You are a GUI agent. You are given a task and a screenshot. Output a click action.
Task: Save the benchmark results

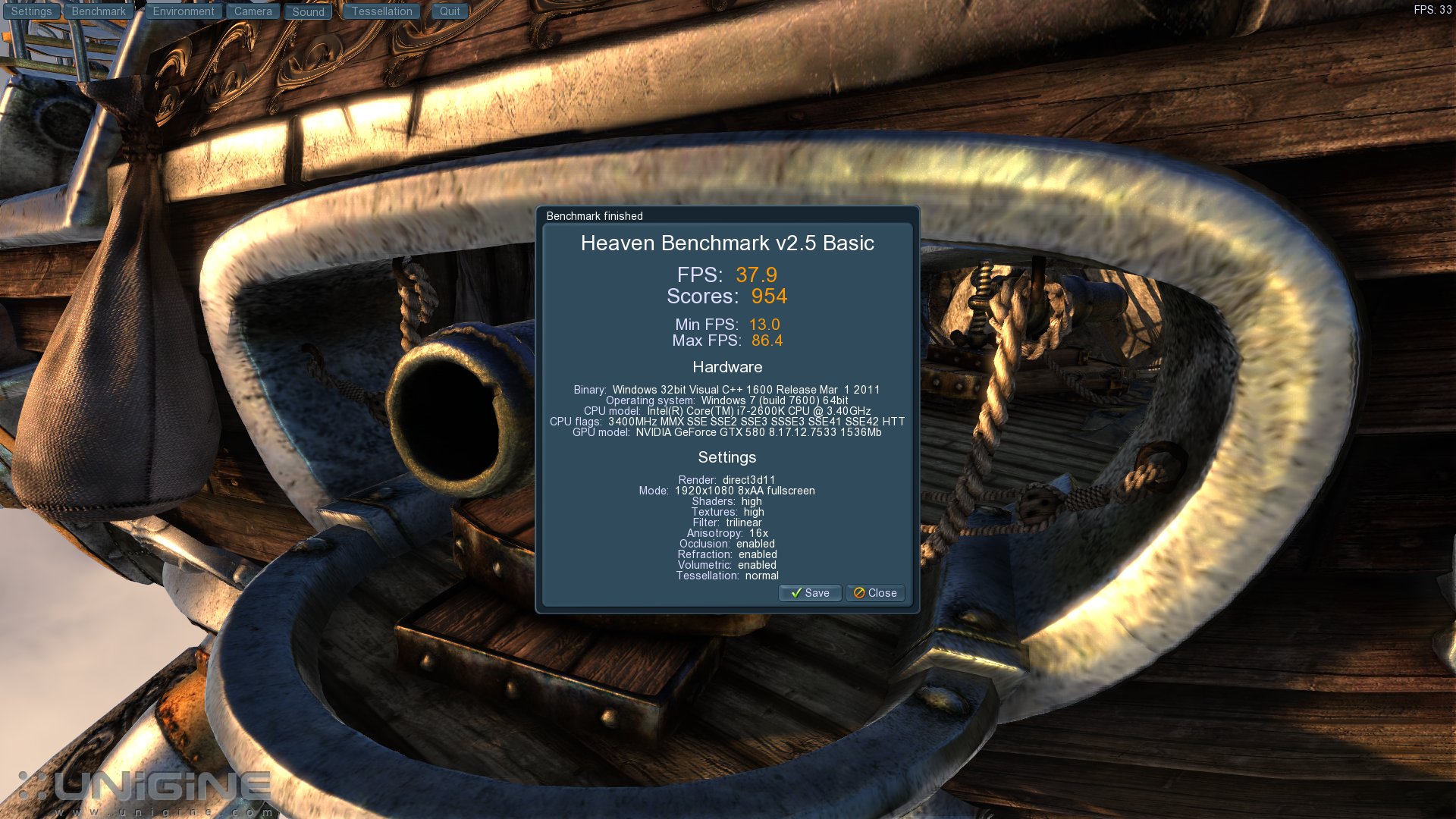(810, 593)
